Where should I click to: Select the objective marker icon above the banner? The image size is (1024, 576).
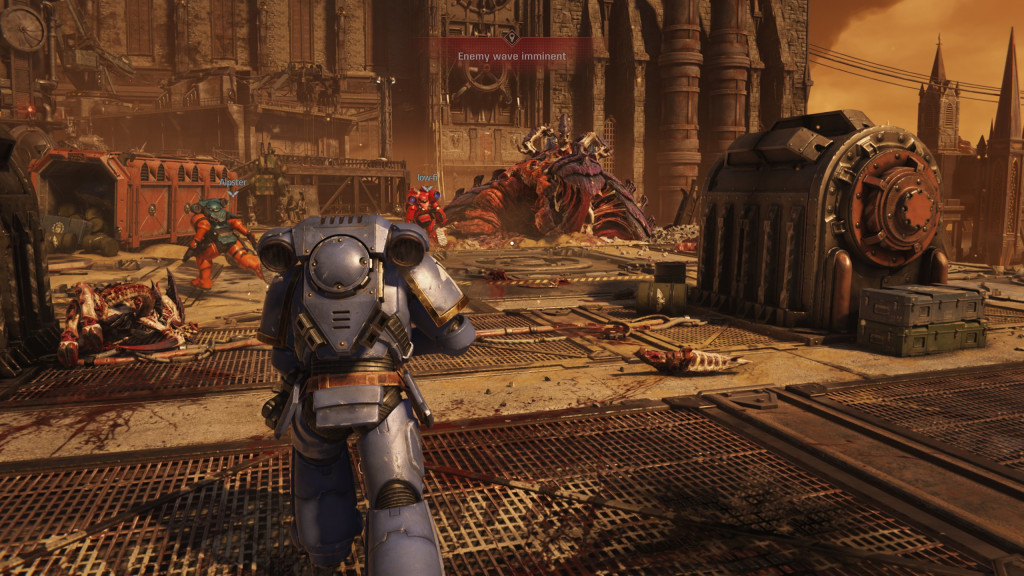(x=511, y=38)
